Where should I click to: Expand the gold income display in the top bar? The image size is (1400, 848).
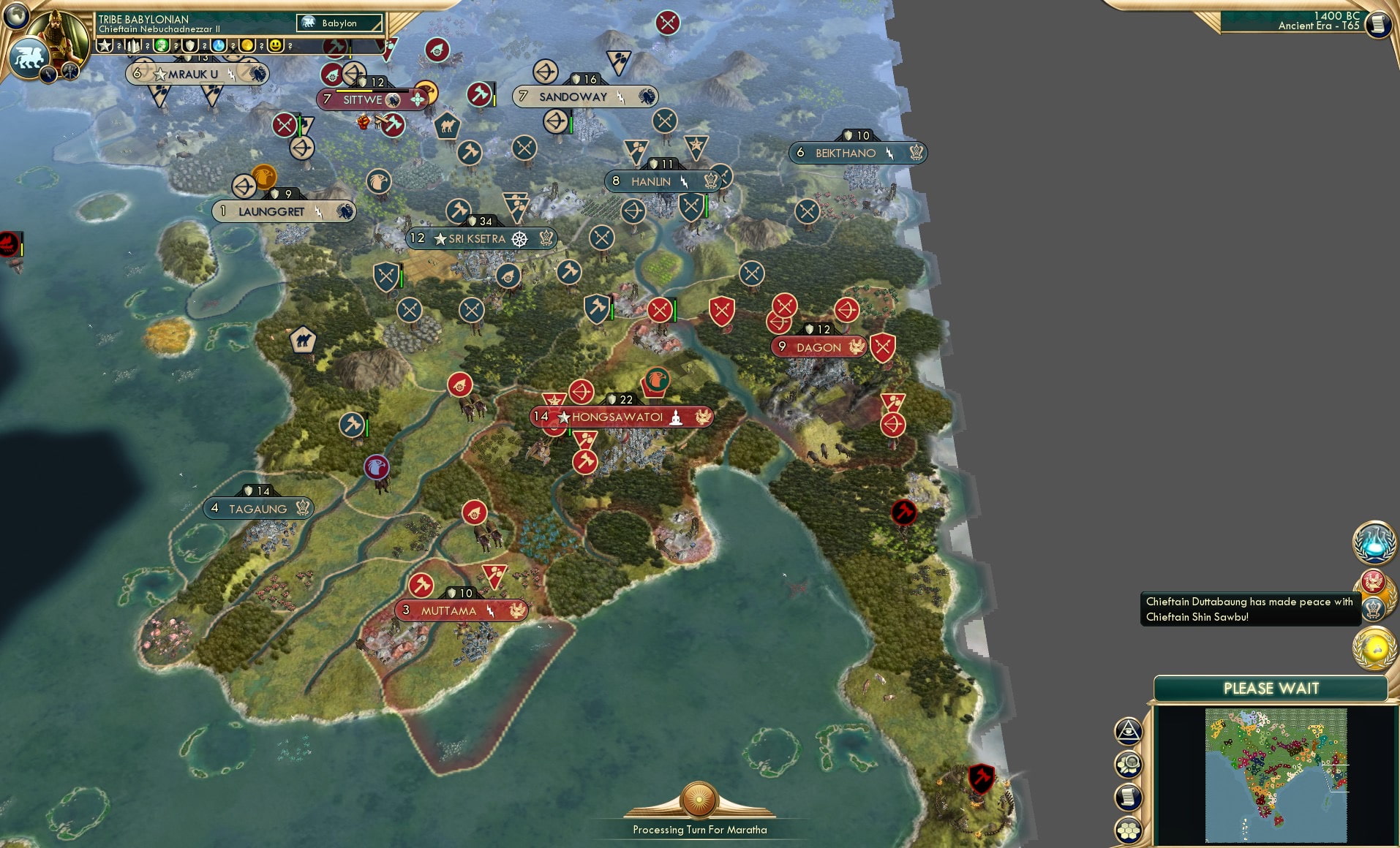click(246, 46)
